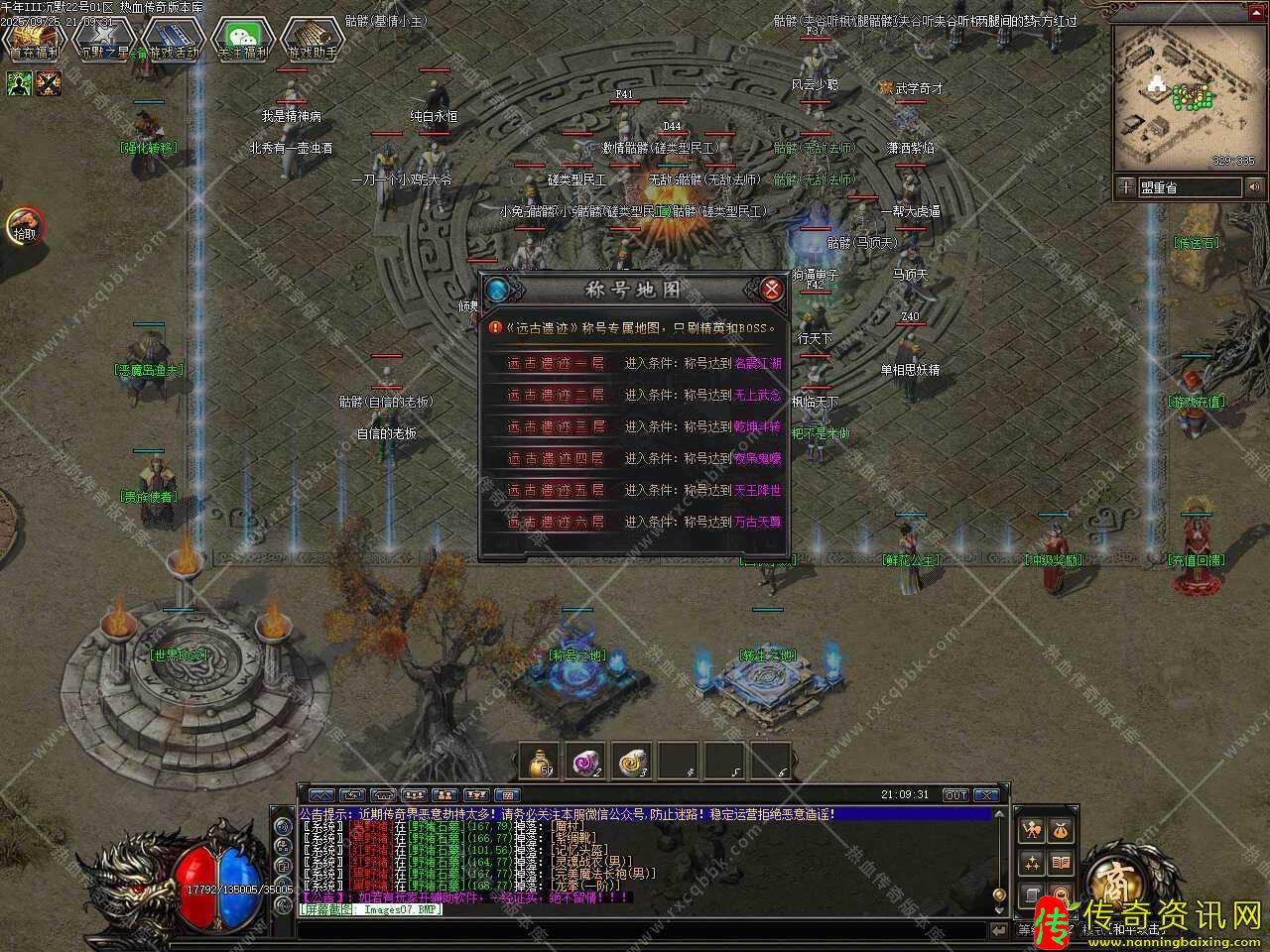
Task: Choose 远古遗迹二层 from the list
Action: click(556, 395)
